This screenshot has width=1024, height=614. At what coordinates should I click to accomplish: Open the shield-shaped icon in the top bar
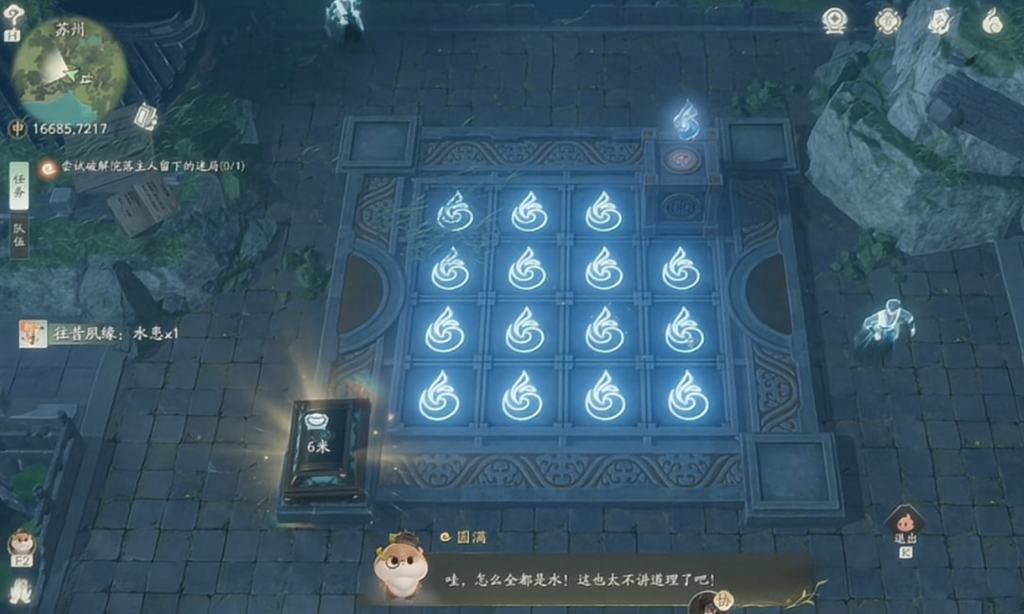pos(939,21)
